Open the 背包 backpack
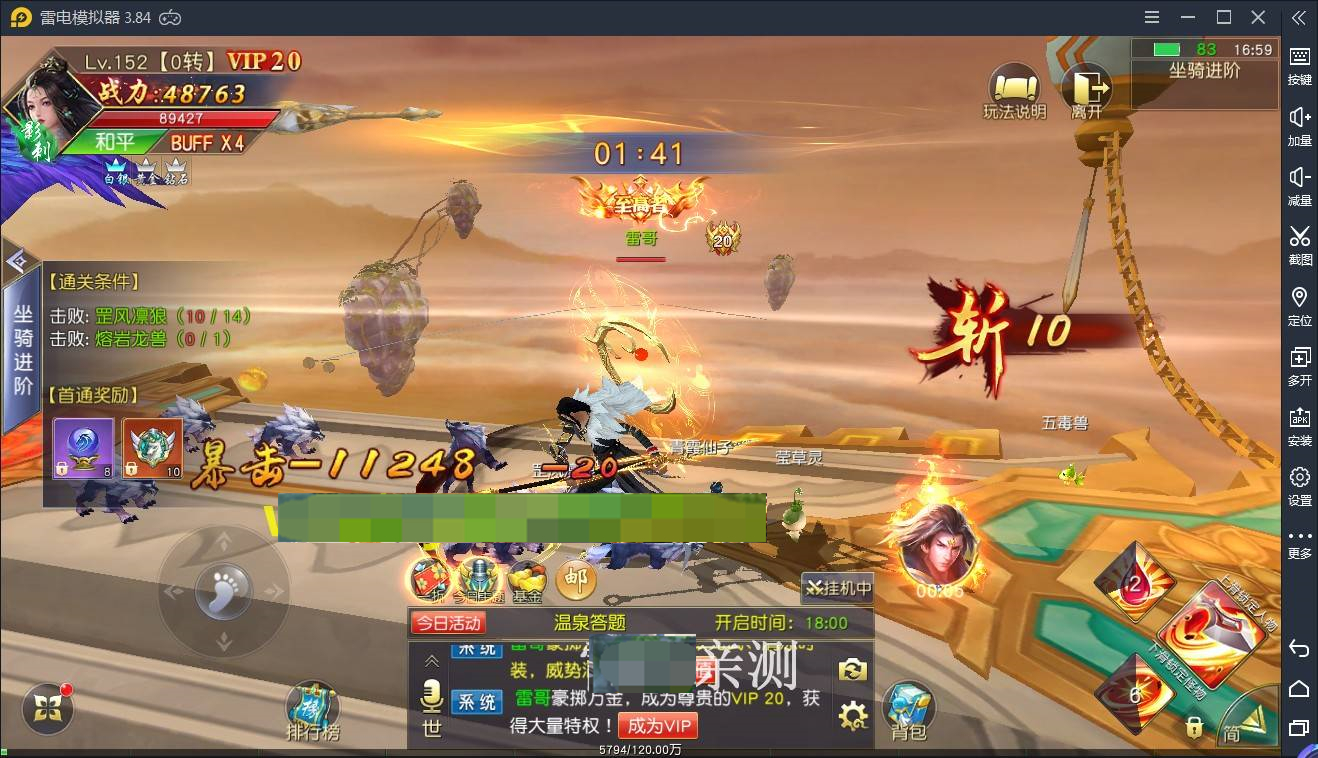The height and width of the screenshot is (758, 1318). (x=908, y=710)
